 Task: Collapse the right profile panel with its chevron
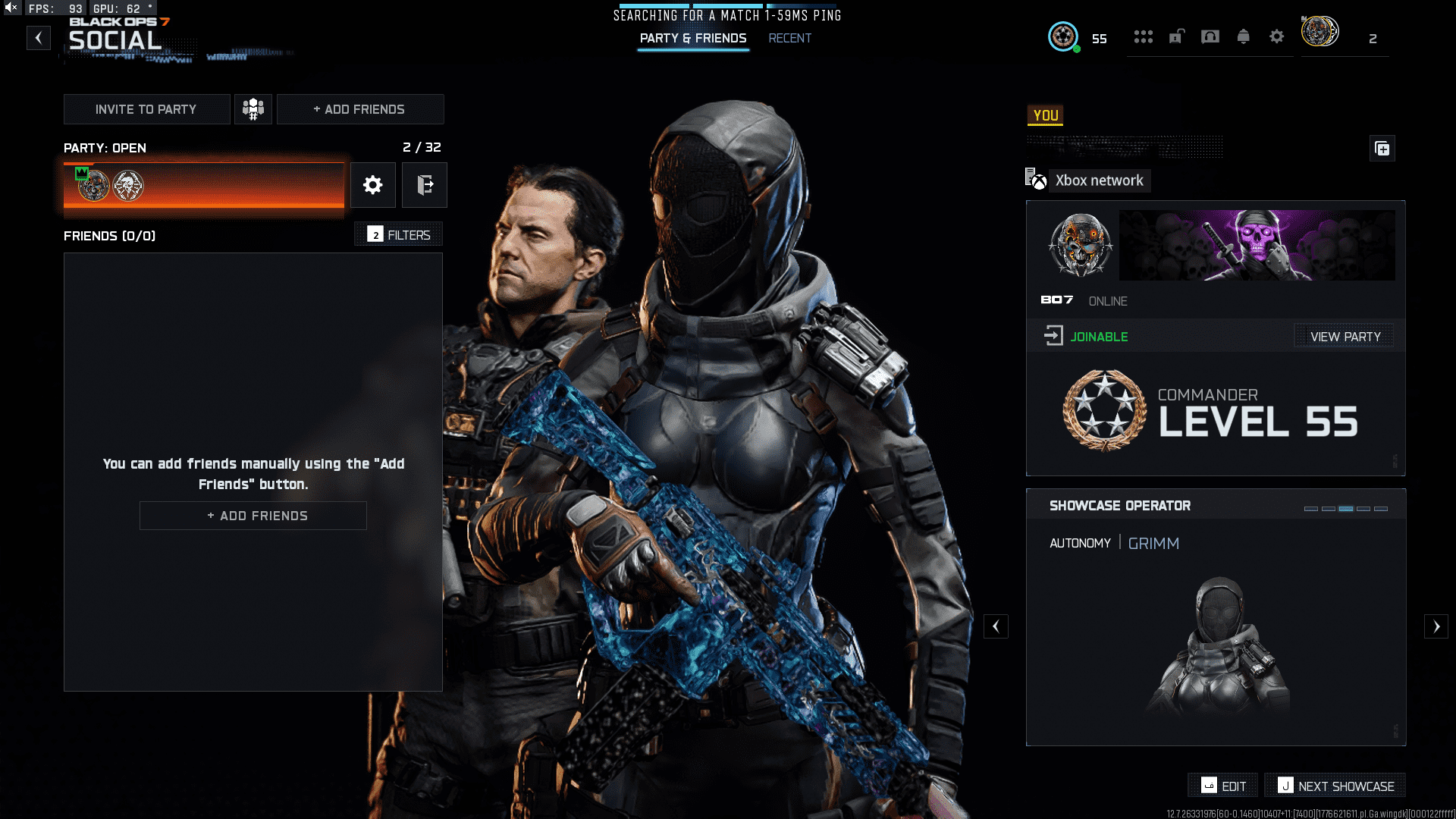996,626
